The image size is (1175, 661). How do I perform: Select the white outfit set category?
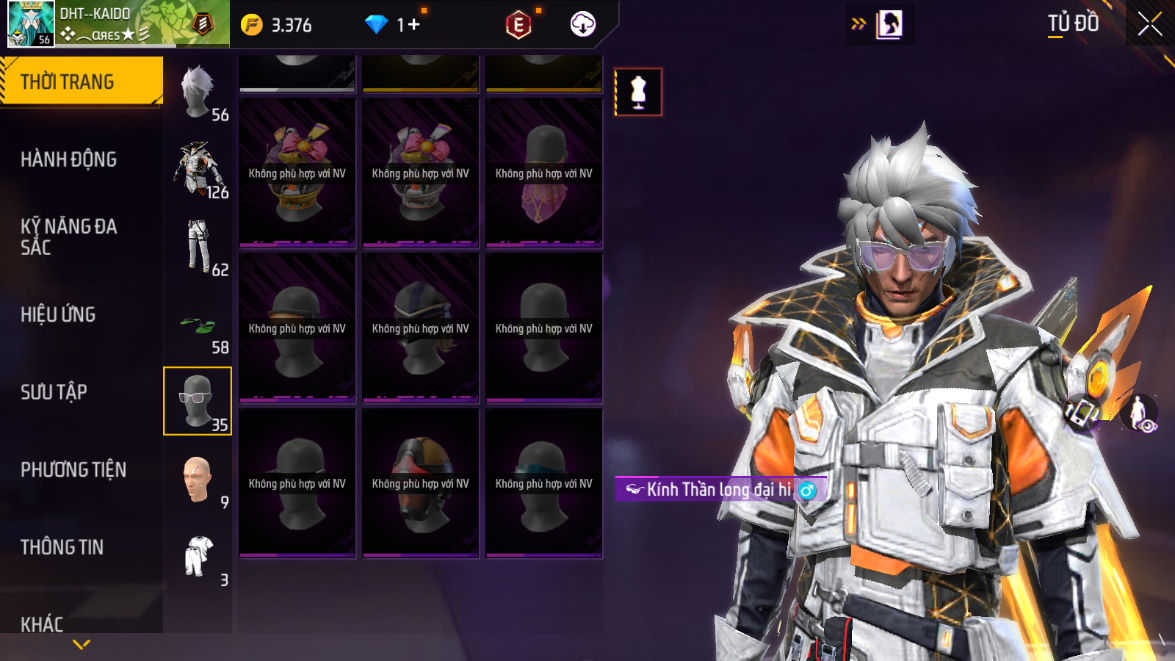coord(198,556)
